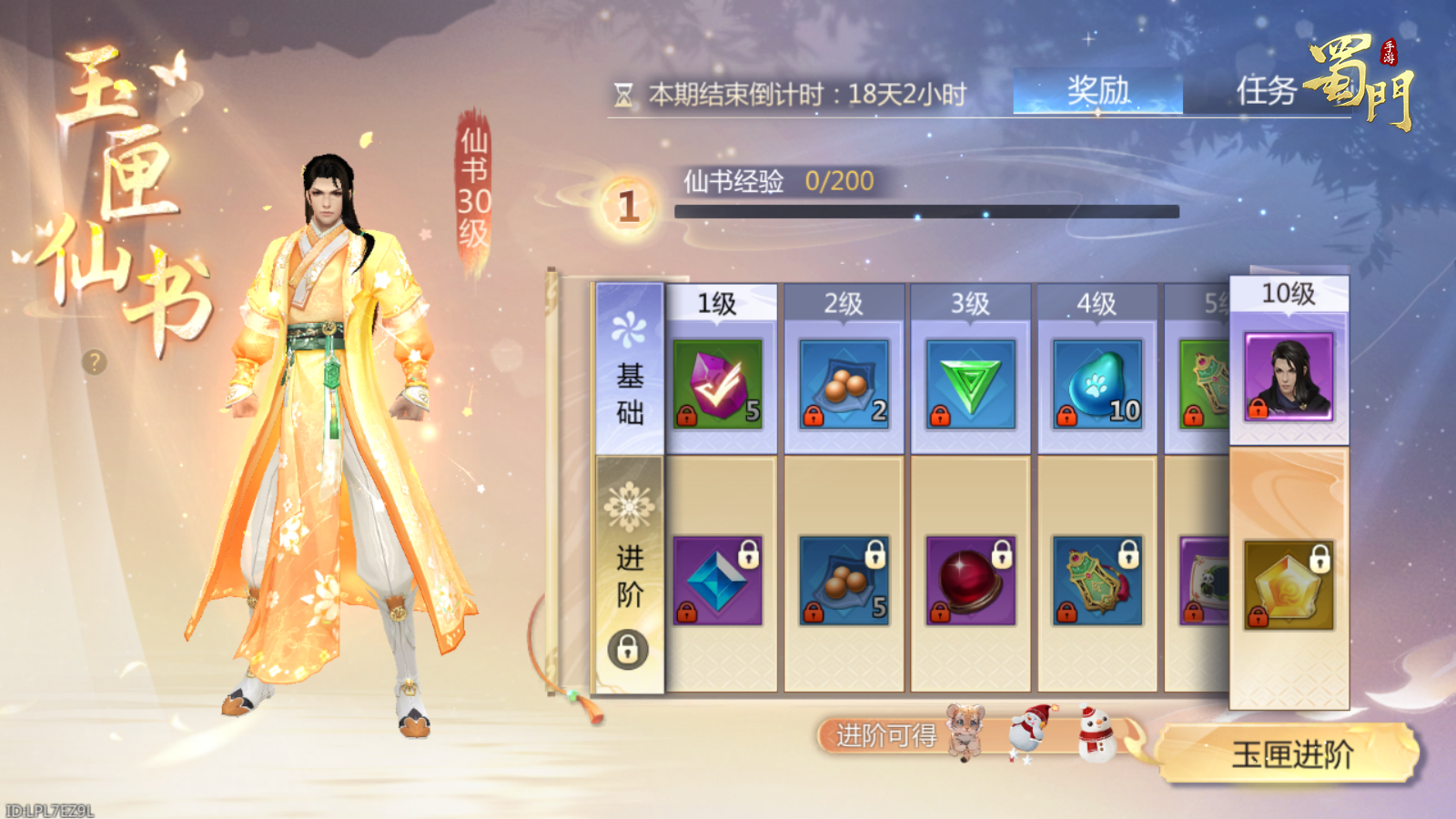Choose the level 2 basic copper balls reward
1456x819 pixels.
[x=844, y=383]
